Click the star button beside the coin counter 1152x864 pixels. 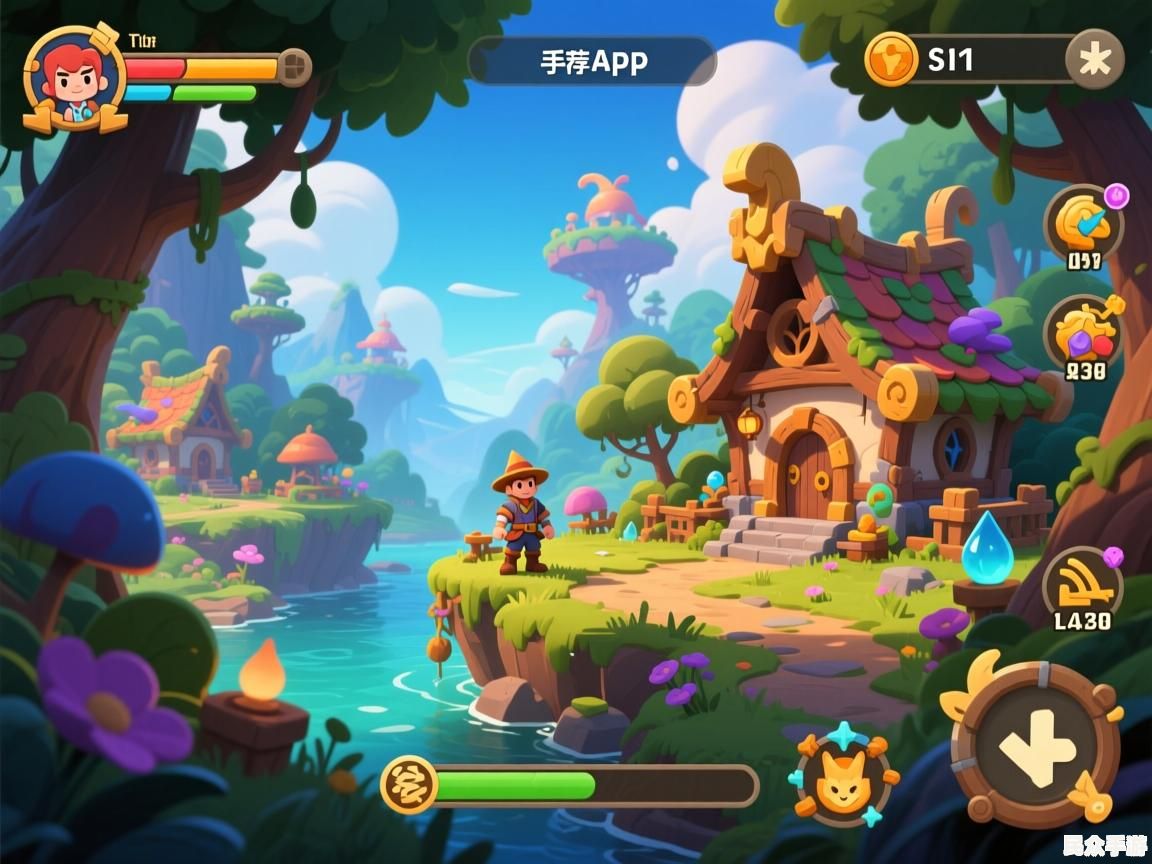(1094, 60)
